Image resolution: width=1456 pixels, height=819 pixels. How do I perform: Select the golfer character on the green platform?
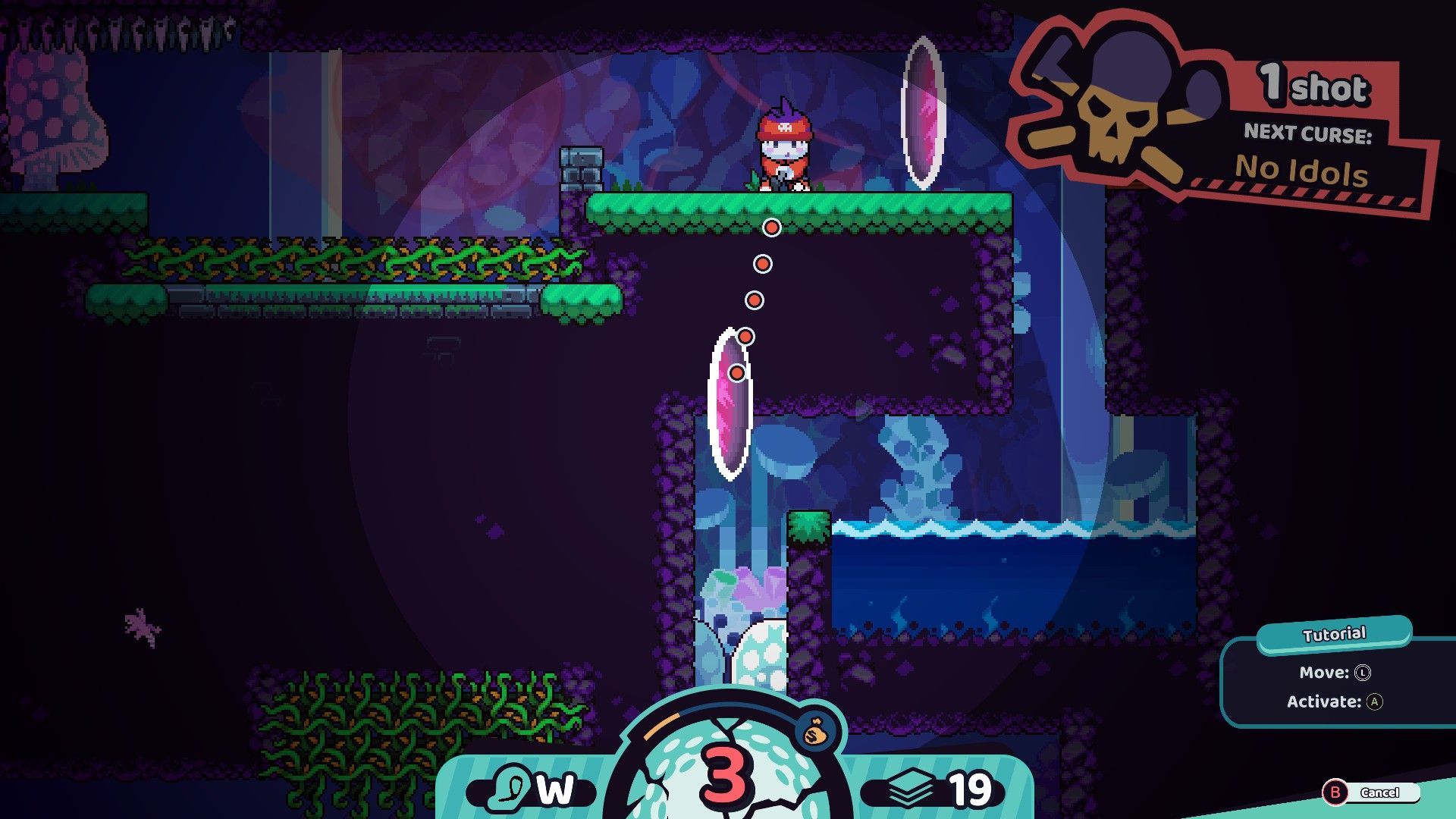785,148
